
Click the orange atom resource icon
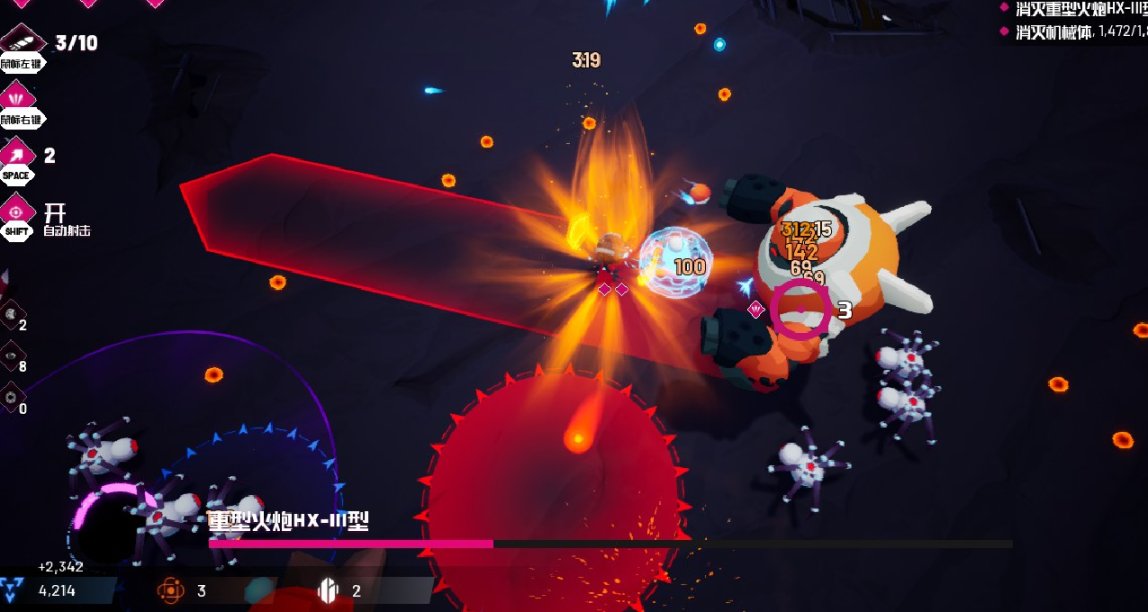pos(172,590)
